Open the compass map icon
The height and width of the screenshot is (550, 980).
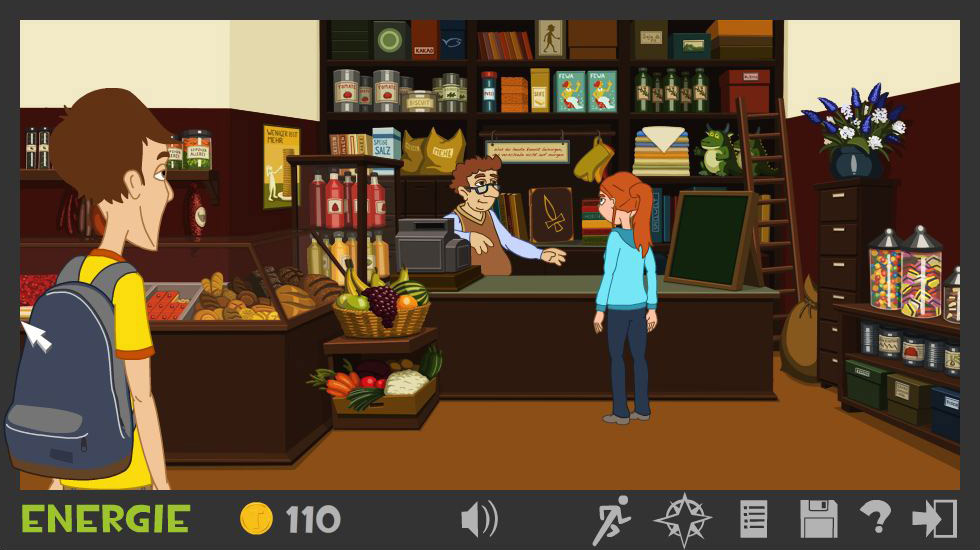682,519
